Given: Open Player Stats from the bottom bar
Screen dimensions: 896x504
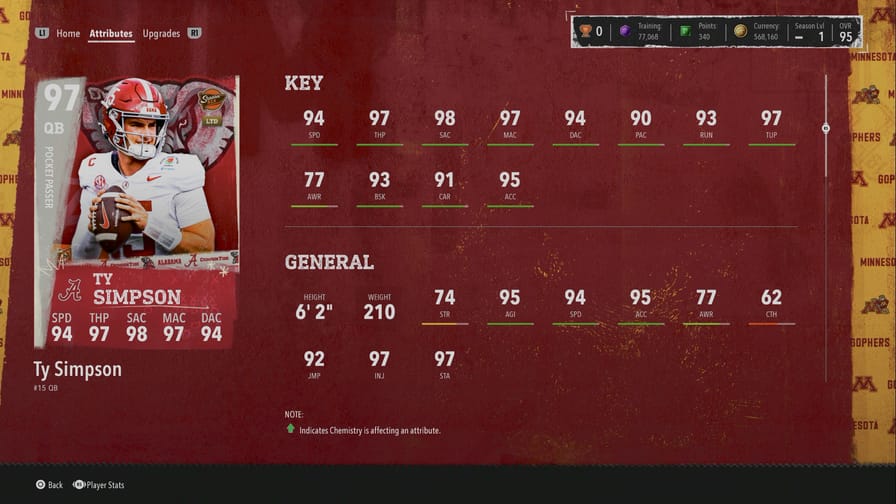Looking at the screenshot, I should pos(98,485).
